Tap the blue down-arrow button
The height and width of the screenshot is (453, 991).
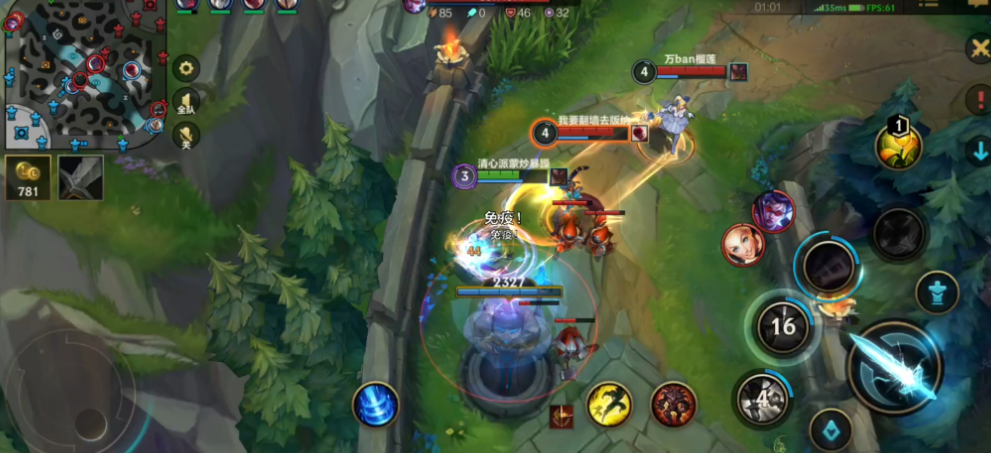click(979, 151)
